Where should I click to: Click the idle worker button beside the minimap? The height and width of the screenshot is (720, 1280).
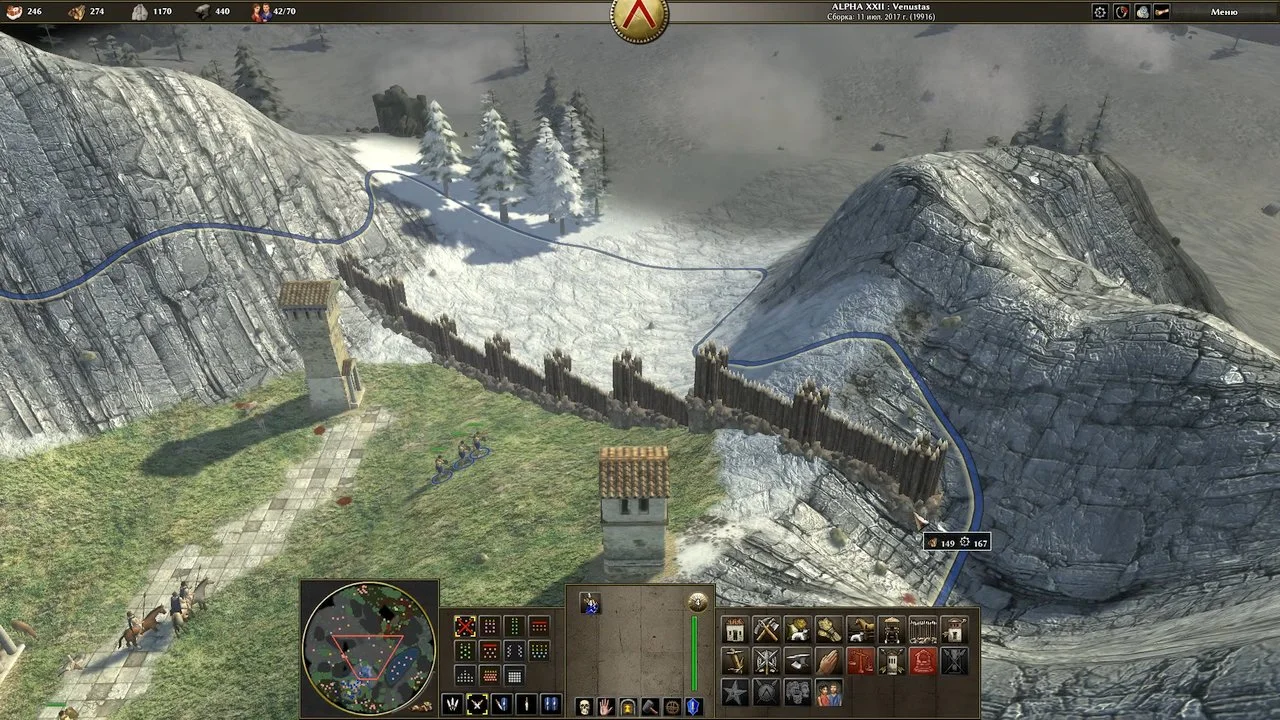(427, 706)
